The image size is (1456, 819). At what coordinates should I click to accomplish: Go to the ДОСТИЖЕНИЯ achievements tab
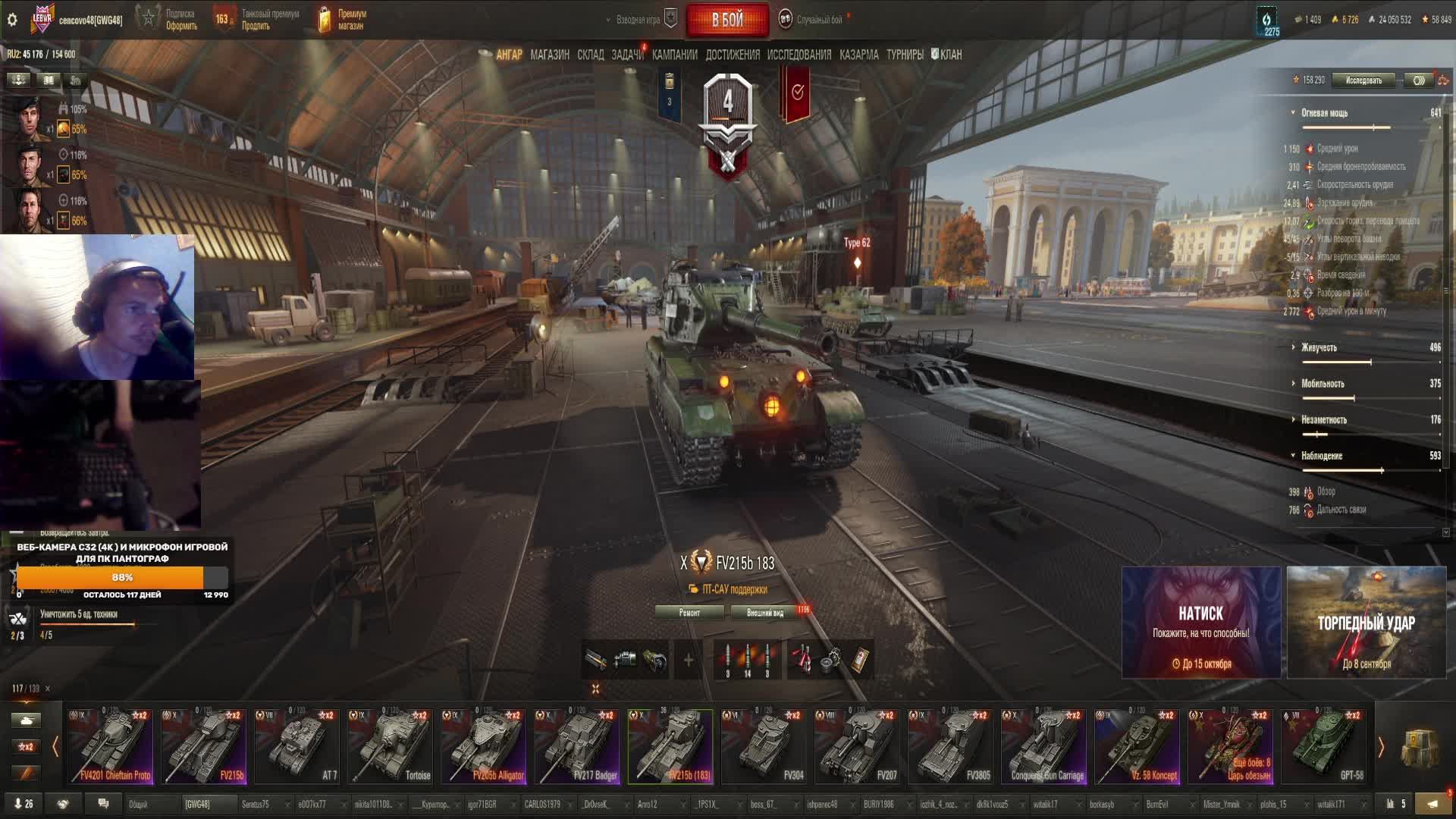point(732,55)
